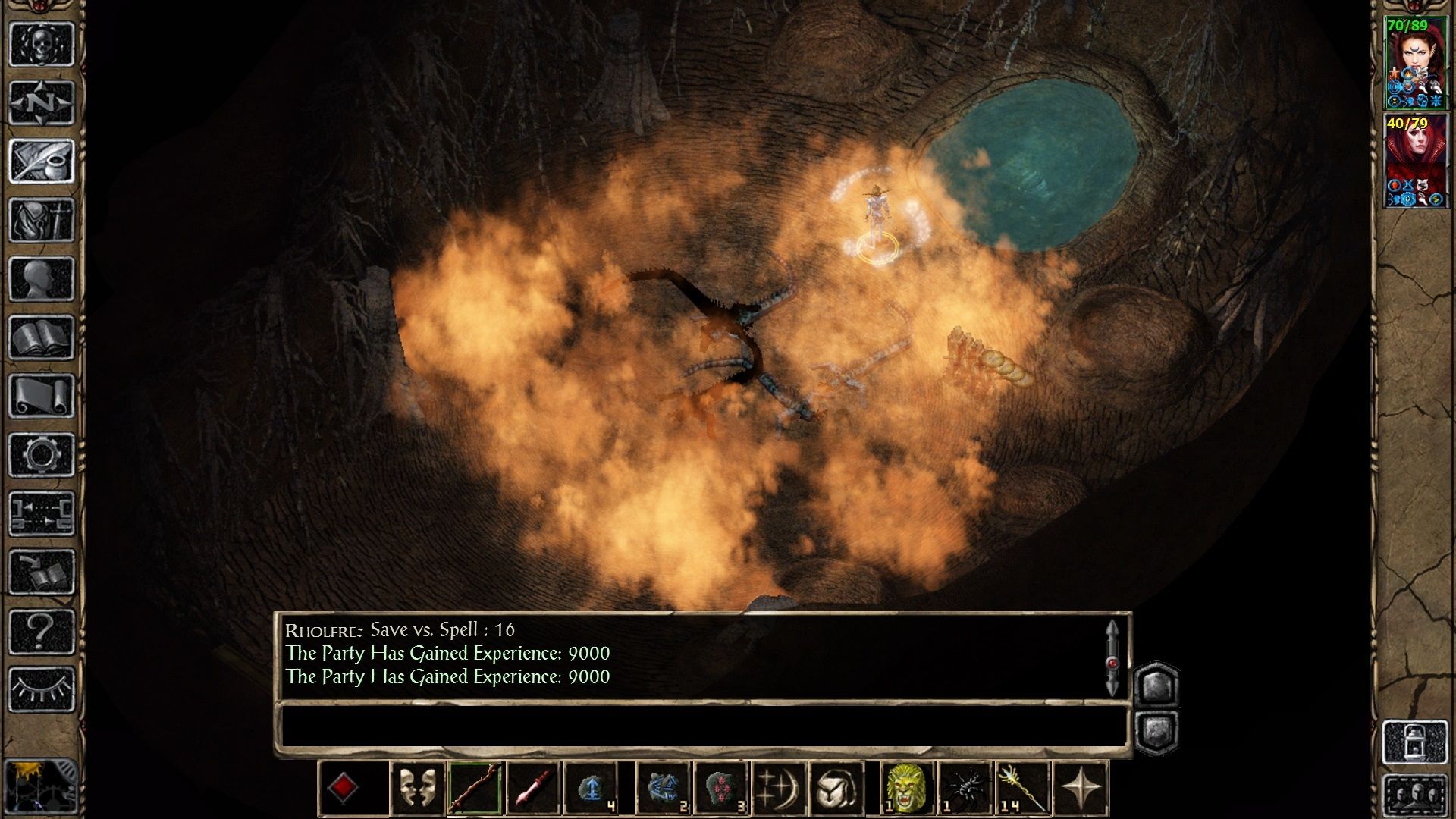This screenshot has width=1456, height=819.
Task: Open the options gear menu
Action: pos(42,455)
